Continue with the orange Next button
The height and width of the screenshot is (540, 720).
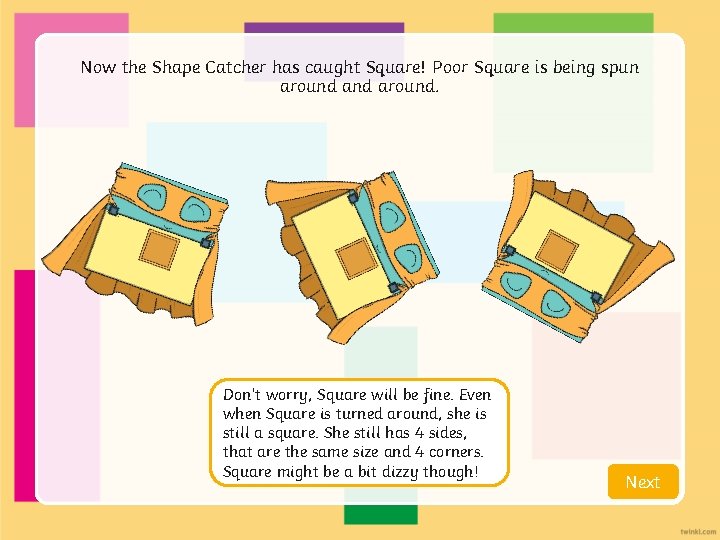(642, 482)
